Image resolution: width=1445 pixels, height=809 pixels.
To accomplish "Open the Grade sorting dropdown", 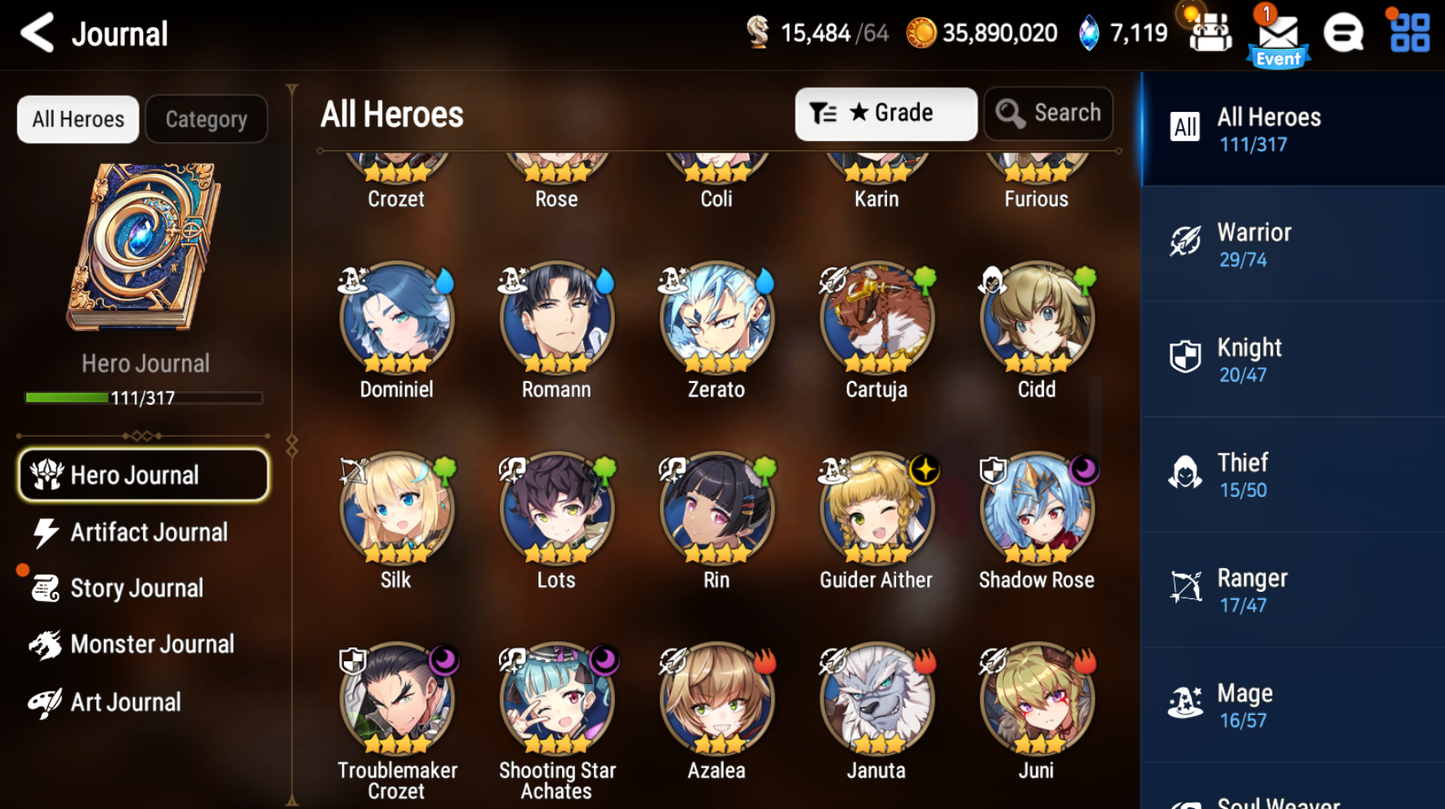I will (x=885, y=113).
